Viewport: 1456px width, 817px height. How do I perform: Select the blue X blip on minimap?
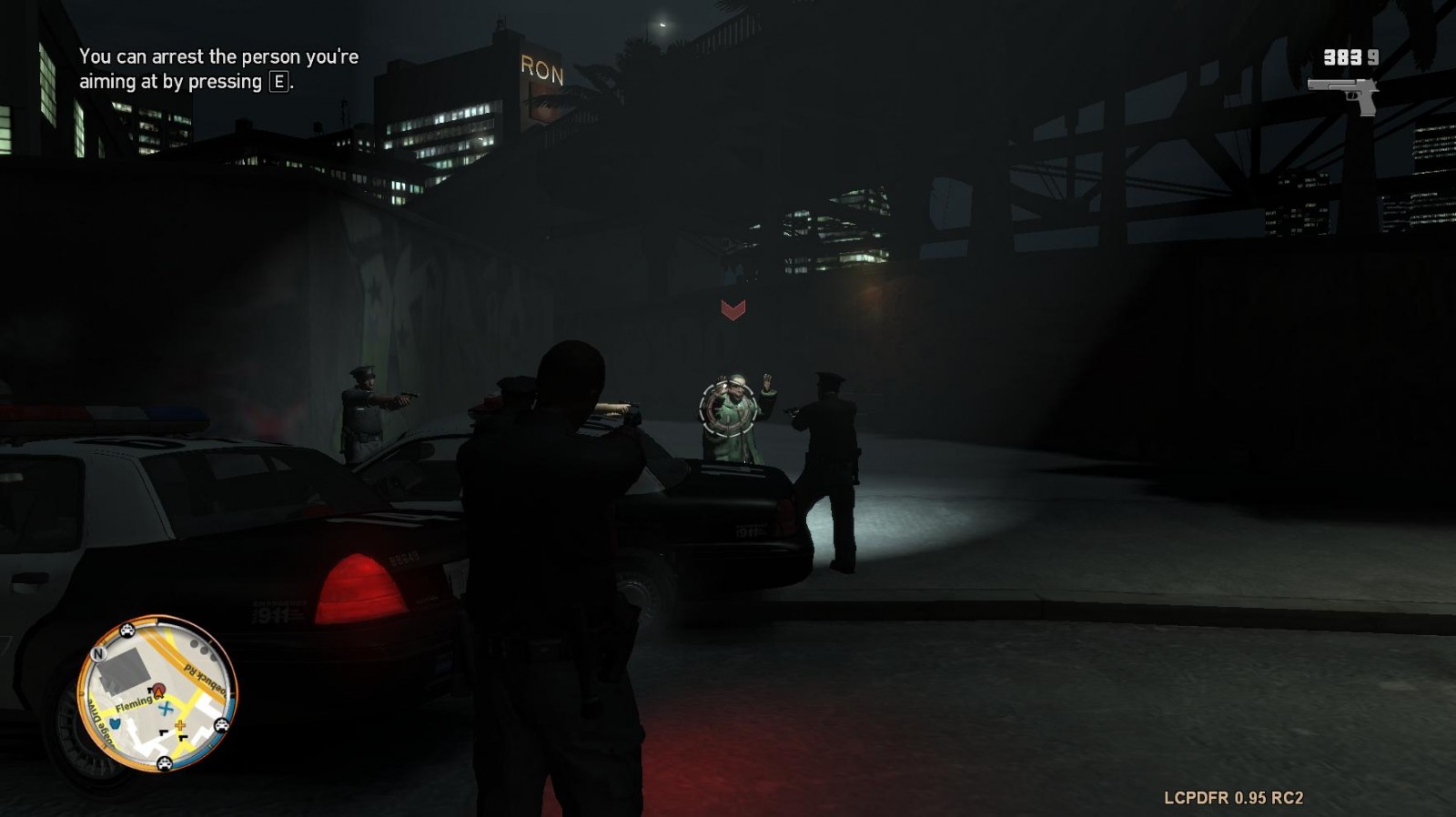[166, 708]
